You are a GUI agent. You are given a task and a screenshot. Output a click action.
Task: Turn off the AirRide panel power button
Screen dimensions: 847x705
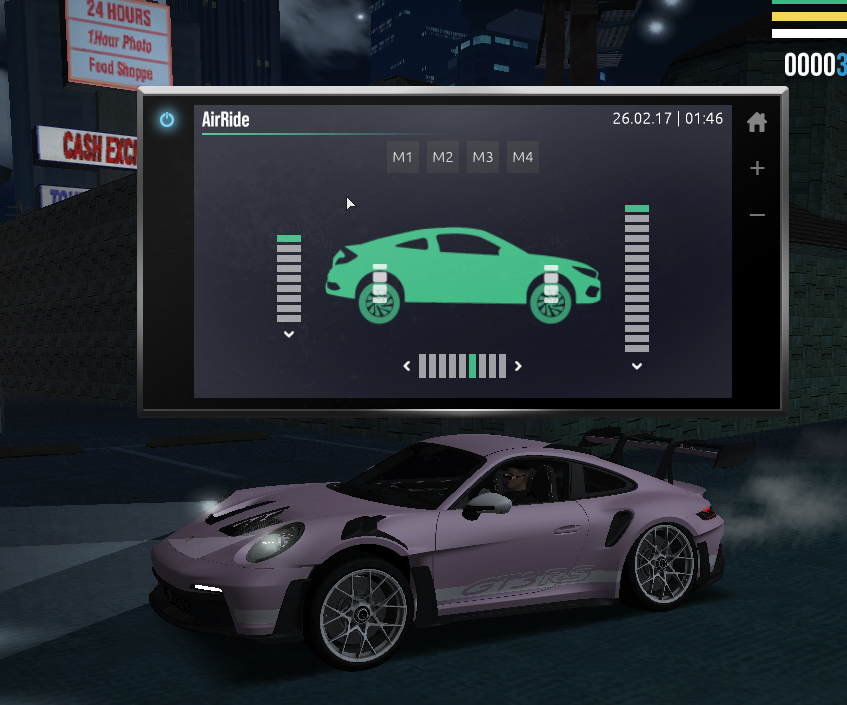pyautogui.click(x=167, y=120)
